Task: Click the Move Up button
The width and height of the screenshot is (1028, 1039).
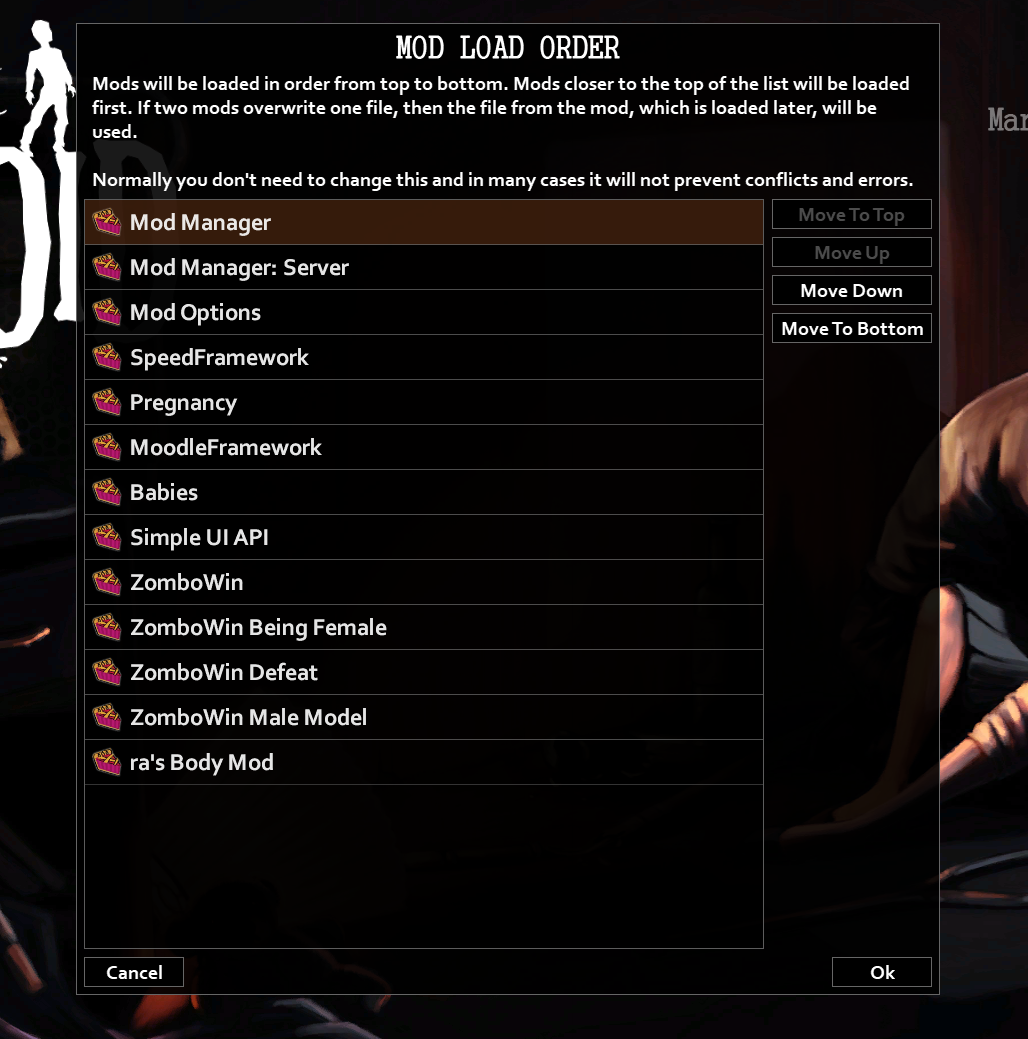Action: [x=851, y=253]
